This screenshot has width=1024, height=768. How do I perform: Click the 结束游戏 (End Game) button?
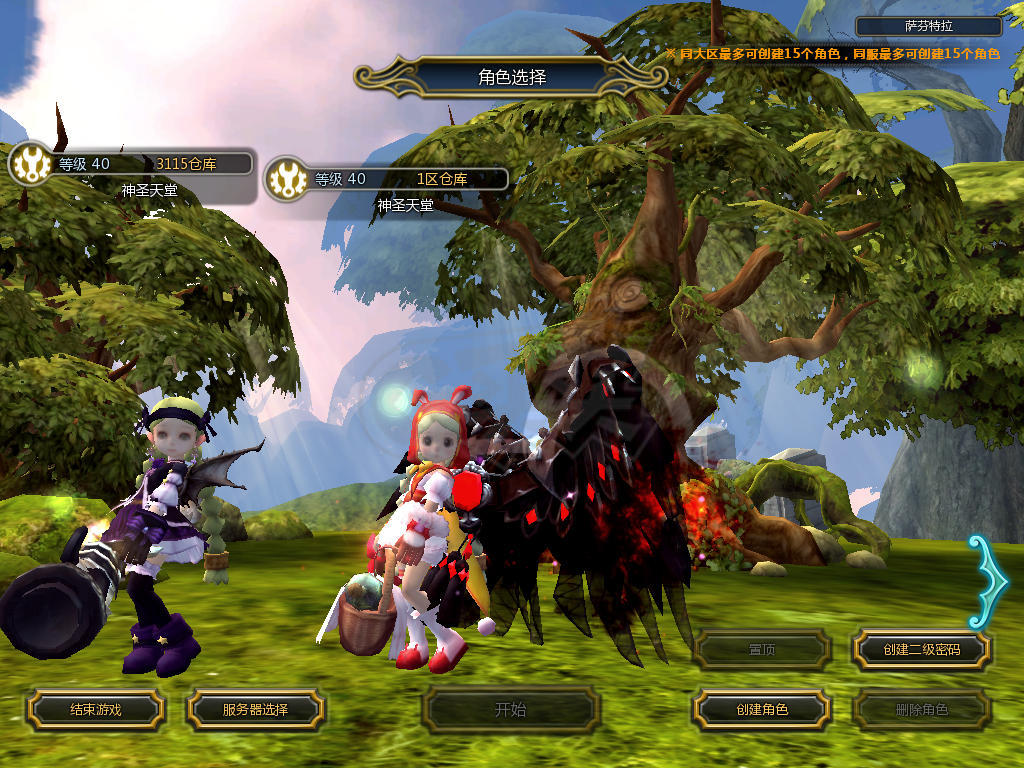[95, 710]
